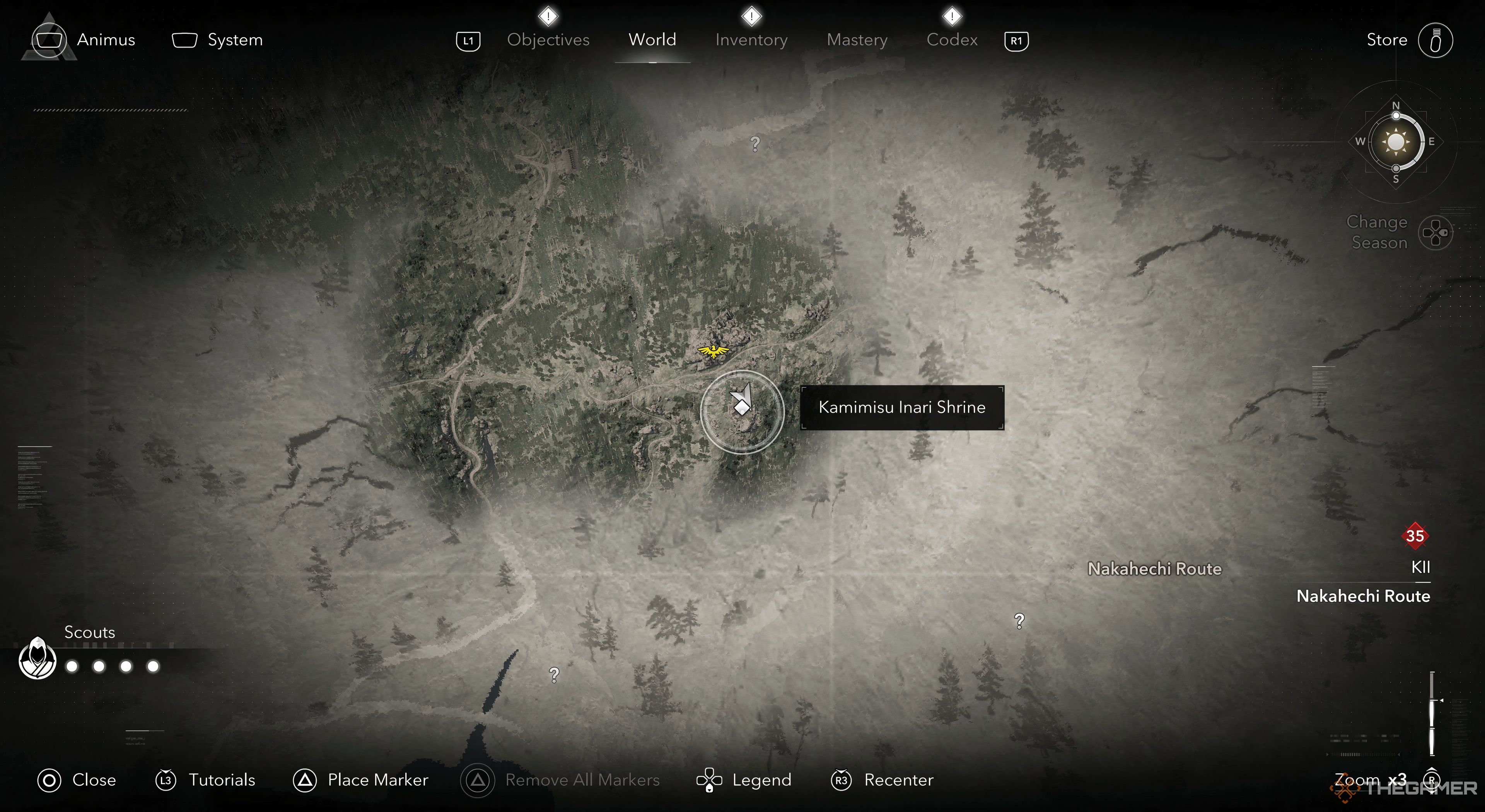Open the Inventory tab

[751, 40]
